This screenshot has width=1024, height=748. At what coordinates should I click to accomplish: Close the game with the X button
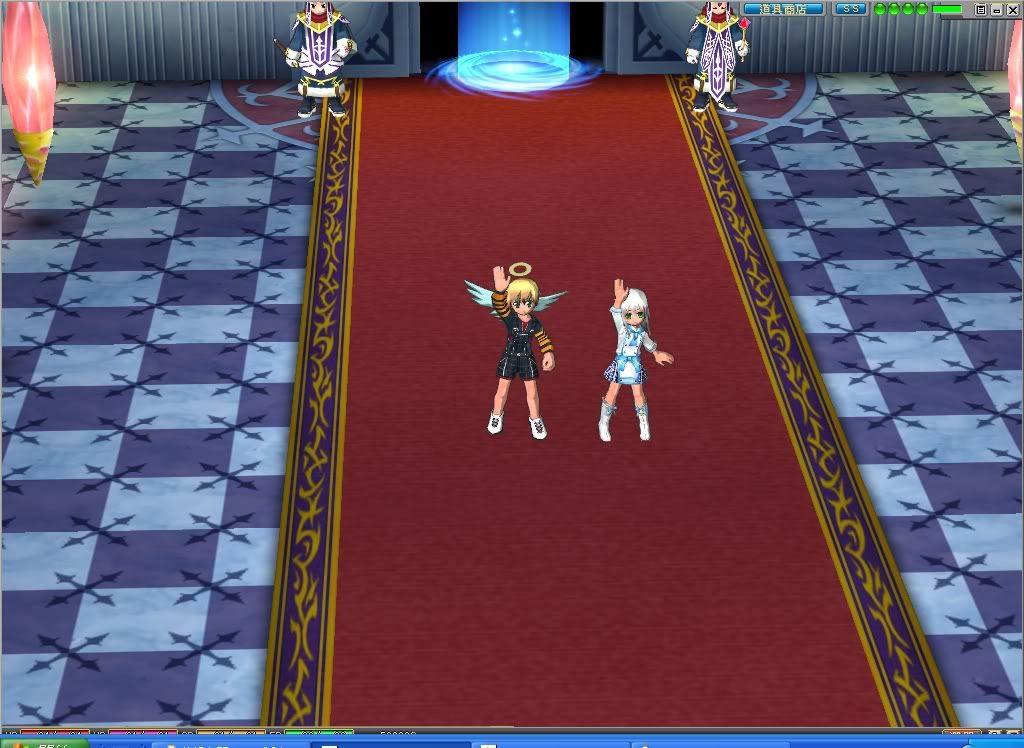(1012, 9)
